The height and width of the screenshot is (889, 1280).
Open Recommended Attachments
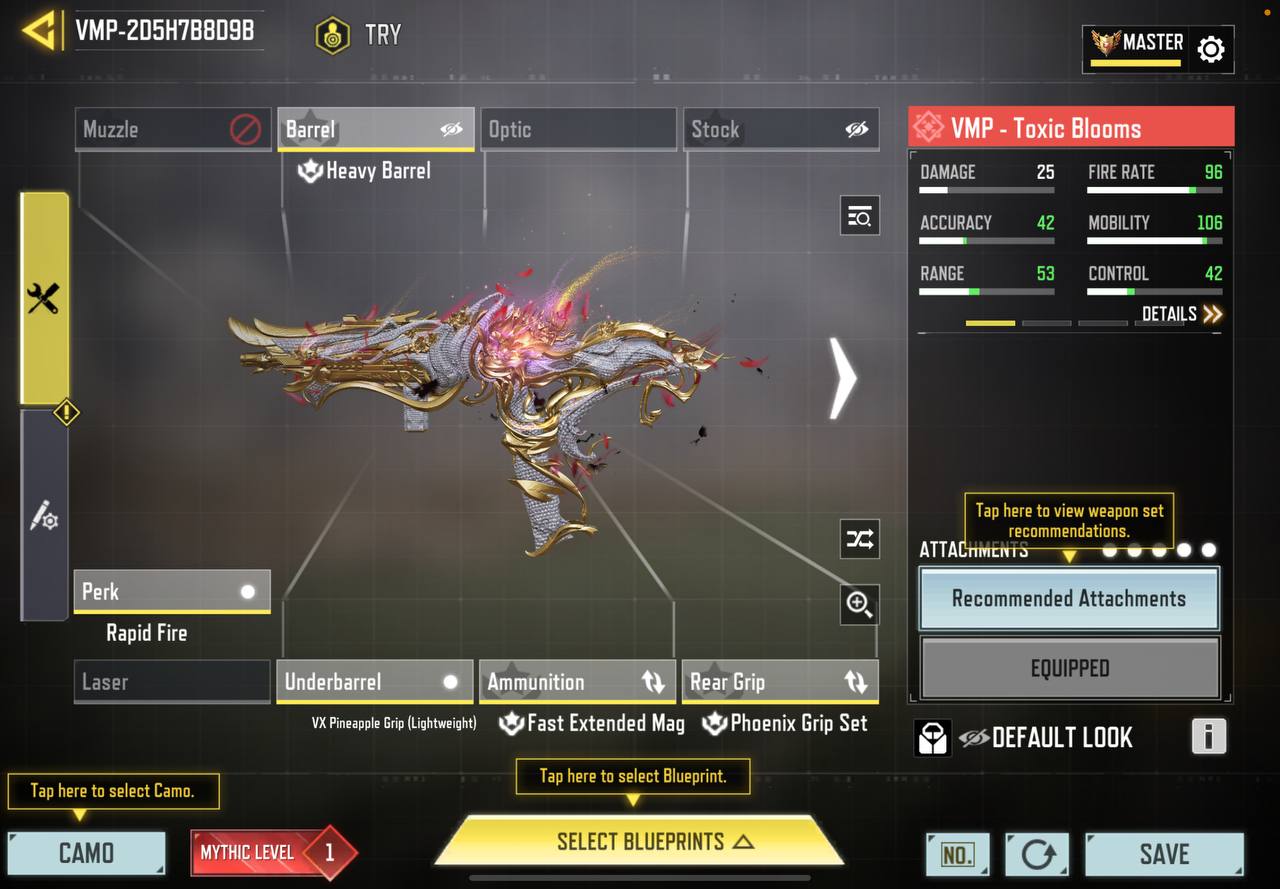(x=1069, y=599)
